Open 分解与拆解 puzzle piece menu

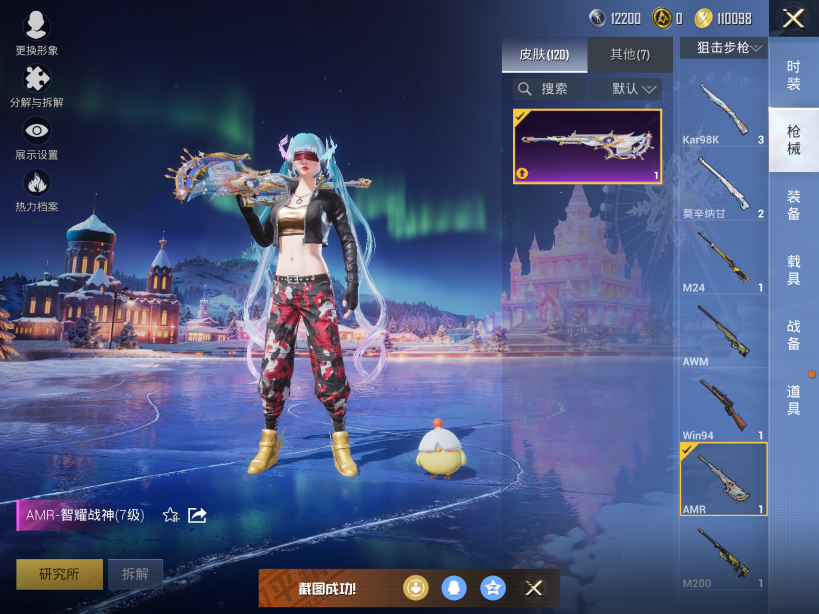pyautogui.click(x=37, y=86)
